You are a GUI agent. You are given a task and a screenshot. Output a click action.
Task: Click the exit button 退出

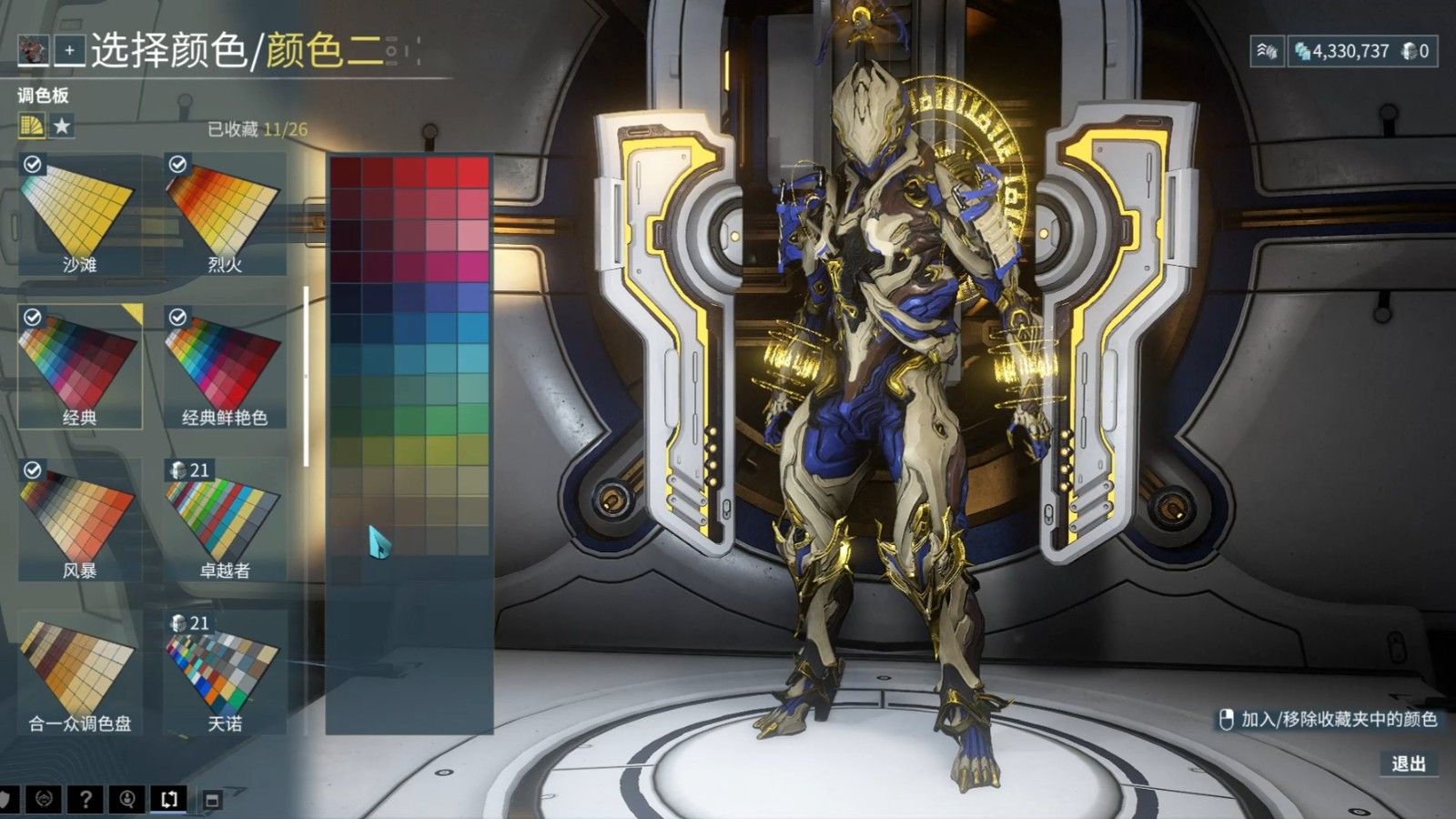tap(1408, 763)
